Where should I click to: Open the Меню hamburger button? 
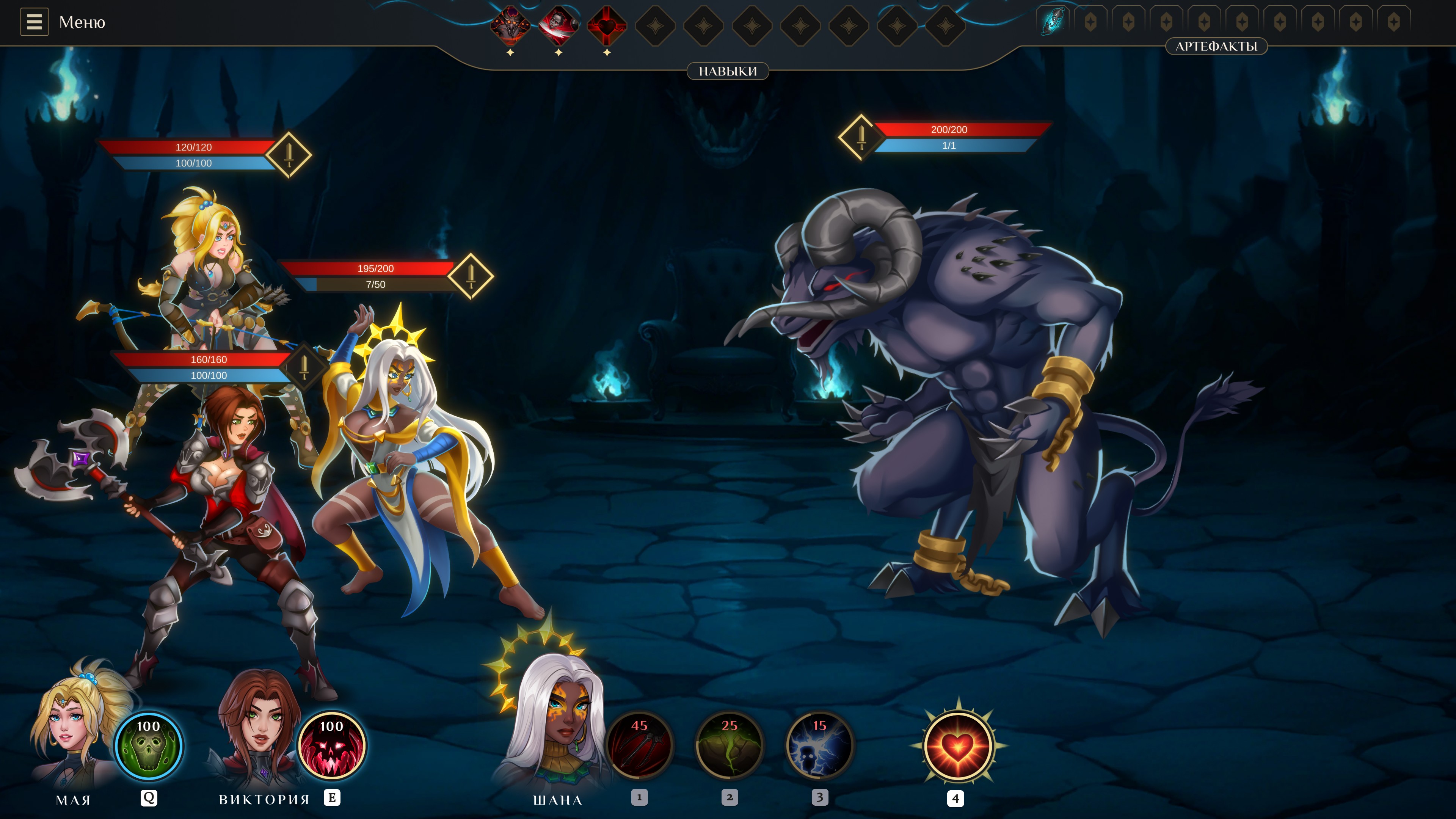point(34,22)
